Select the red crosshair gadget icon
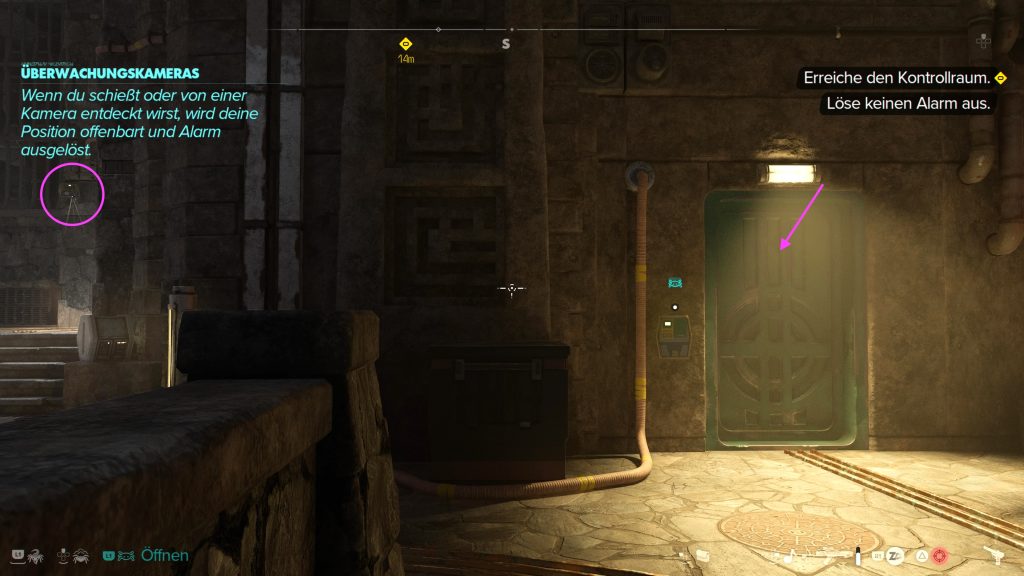 [938, 555]
